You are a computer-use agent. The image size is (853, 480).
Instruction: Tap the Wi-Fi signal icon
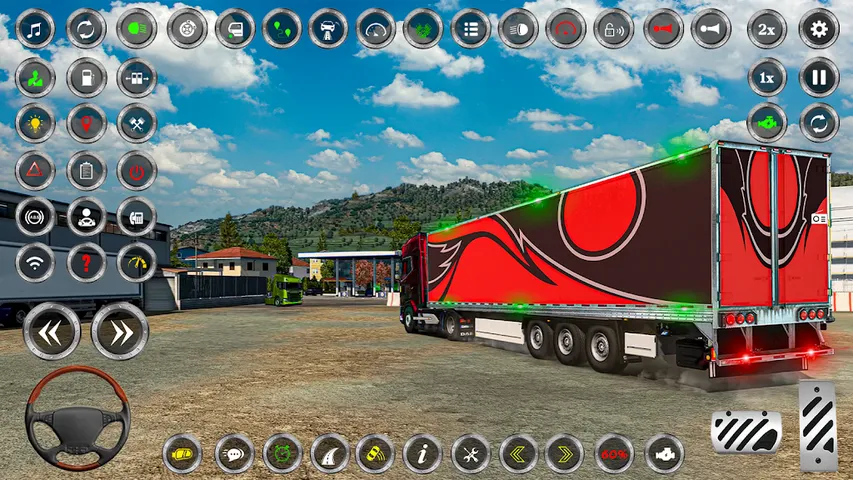point(36,263)
